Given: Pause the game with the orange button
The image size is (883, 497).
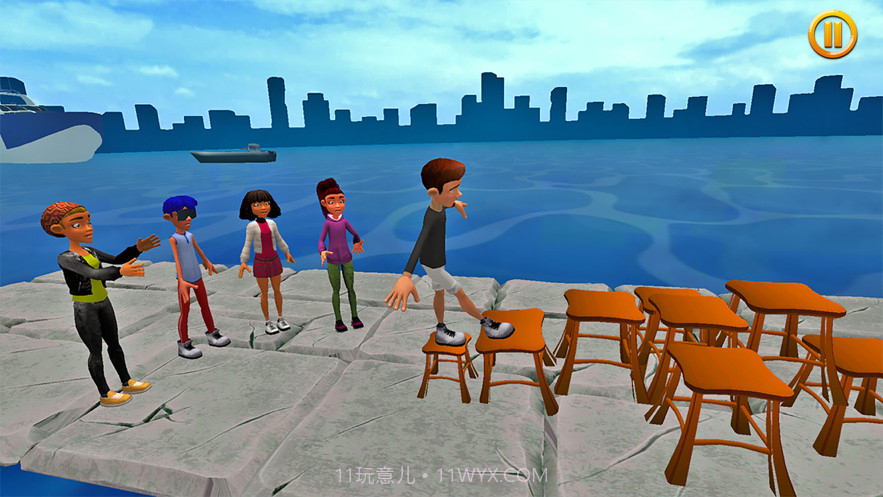Looking at the screenshot, I should (x=832, y=35).
